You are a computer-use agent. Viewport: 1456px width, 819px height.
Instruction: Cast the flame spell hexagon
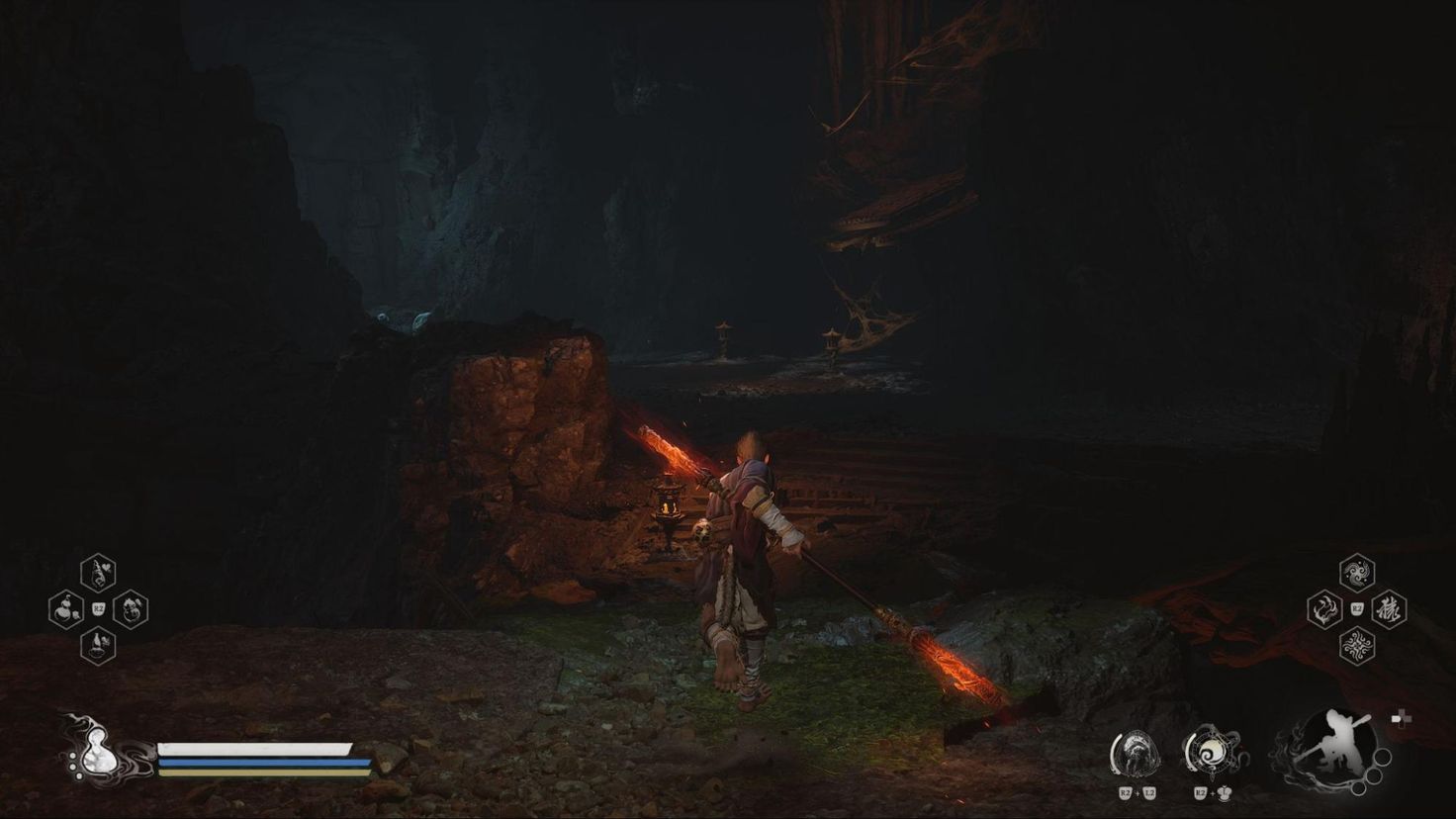(1324, 609)
